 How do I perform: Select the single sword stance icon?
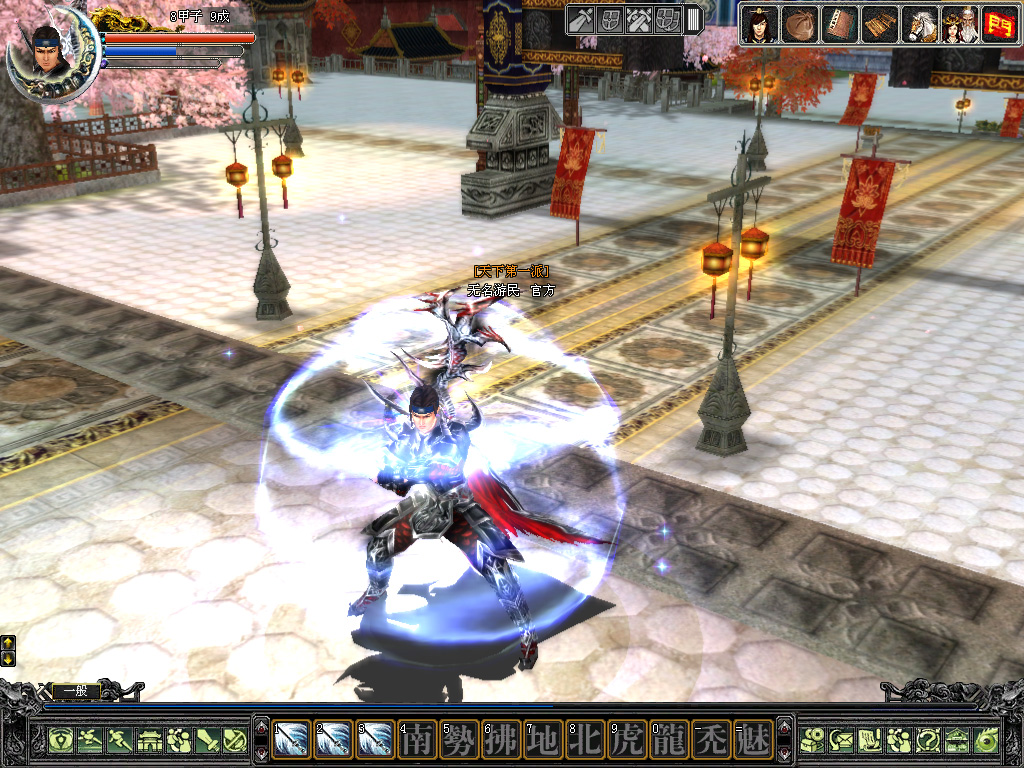pyautogui.click(x=582, y=19)
